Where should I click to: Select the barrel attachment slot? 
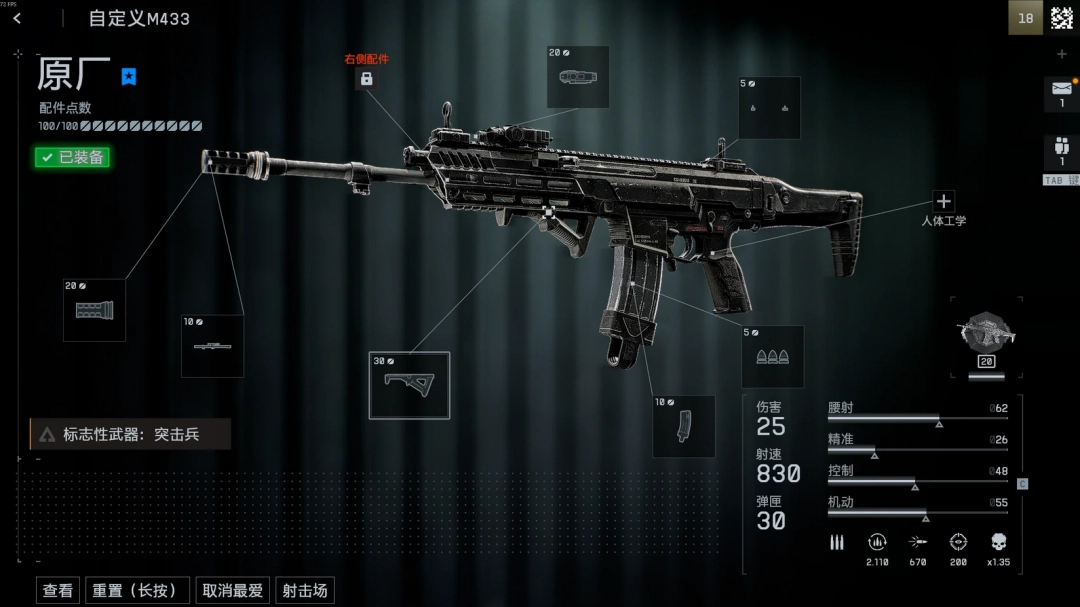[x=212, y=346]
